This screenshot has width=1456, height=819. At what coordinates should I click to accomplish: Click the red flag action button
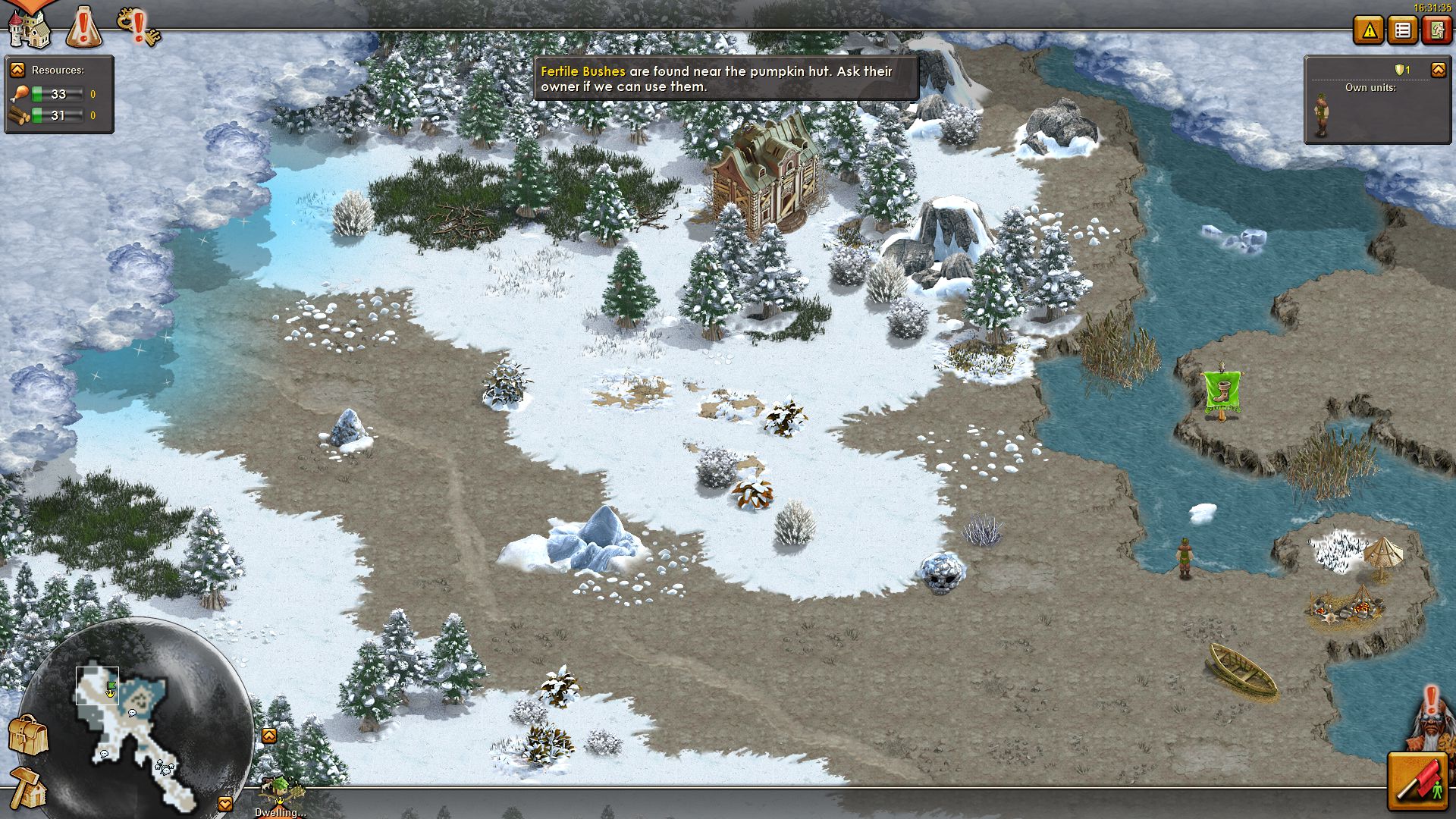pos(1416,782)
